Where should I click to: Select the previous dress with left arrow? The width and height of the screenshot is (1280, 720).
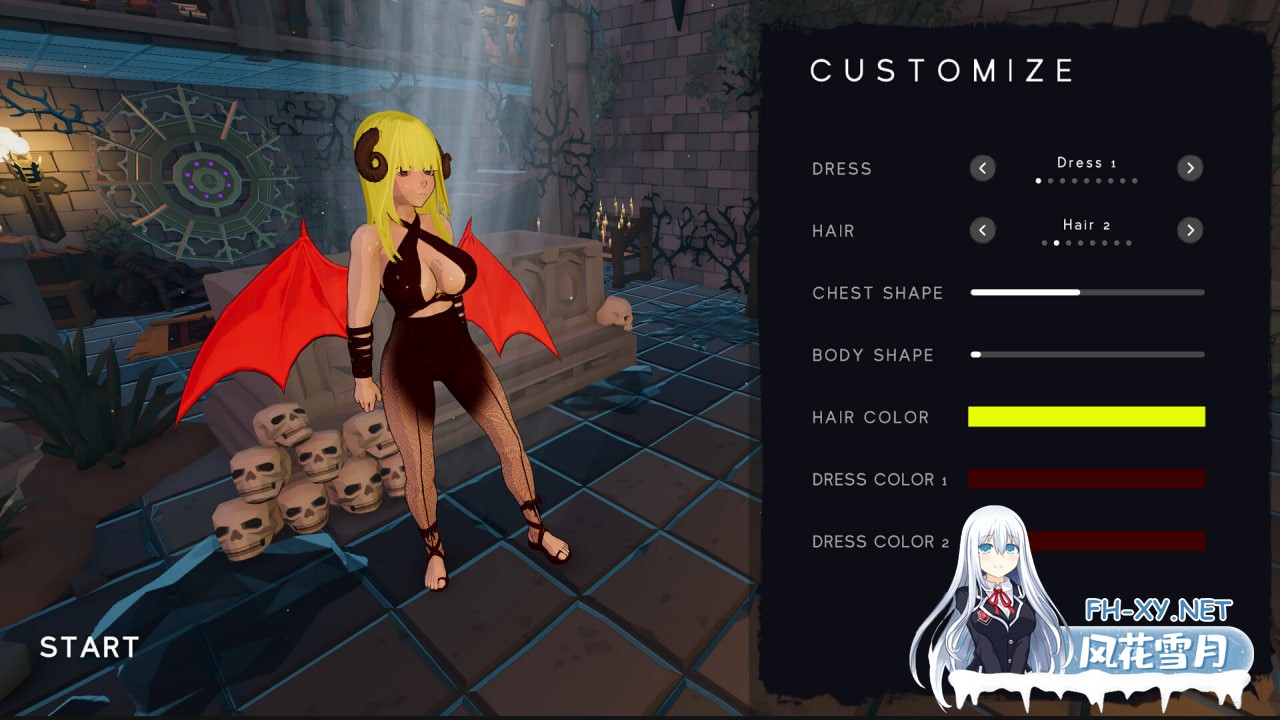click(x=983, y=168)
